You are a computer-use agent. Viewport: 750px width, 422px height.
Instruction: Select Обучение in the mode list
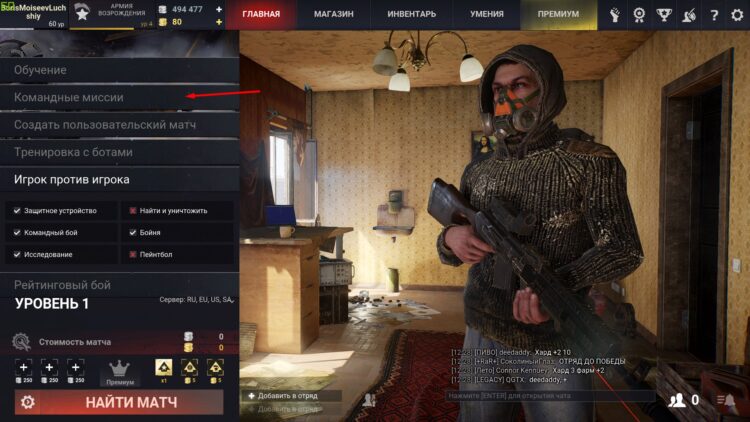(41, 70)
